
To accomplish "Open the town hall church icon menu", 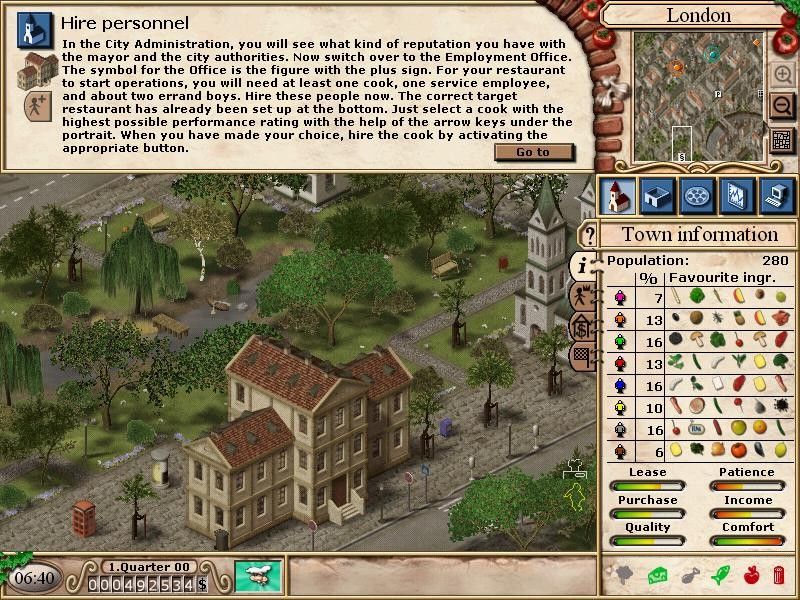I will (617, 196).
